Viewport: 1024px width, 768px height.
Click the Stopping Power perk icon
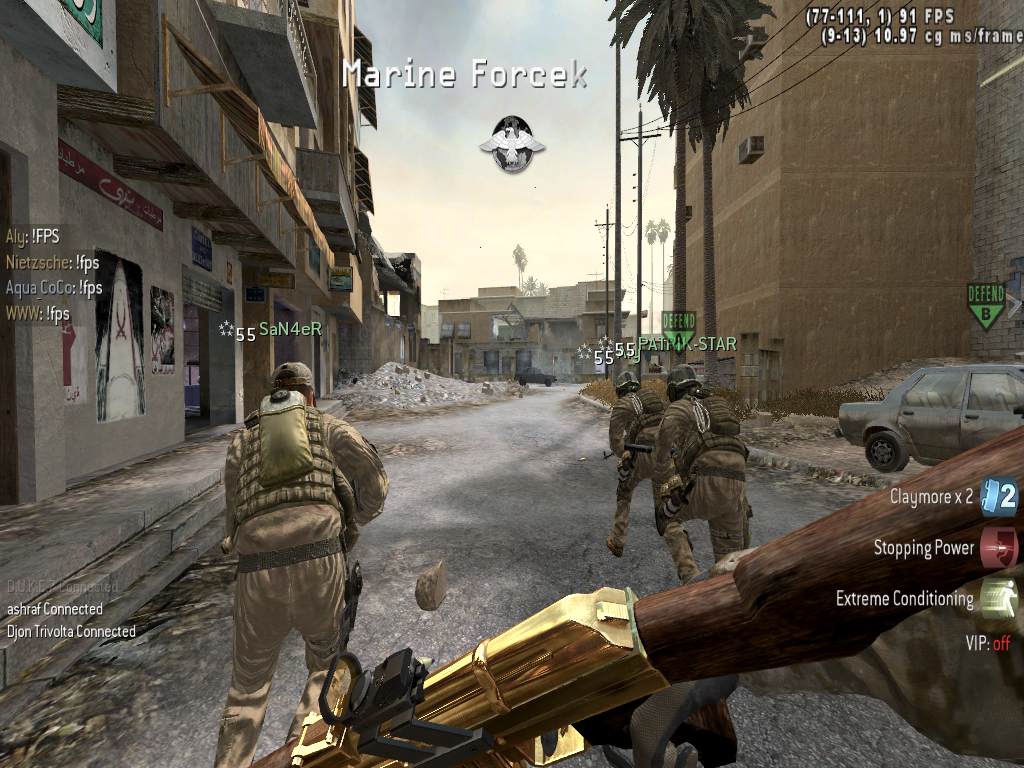click(x=998, y=548)
